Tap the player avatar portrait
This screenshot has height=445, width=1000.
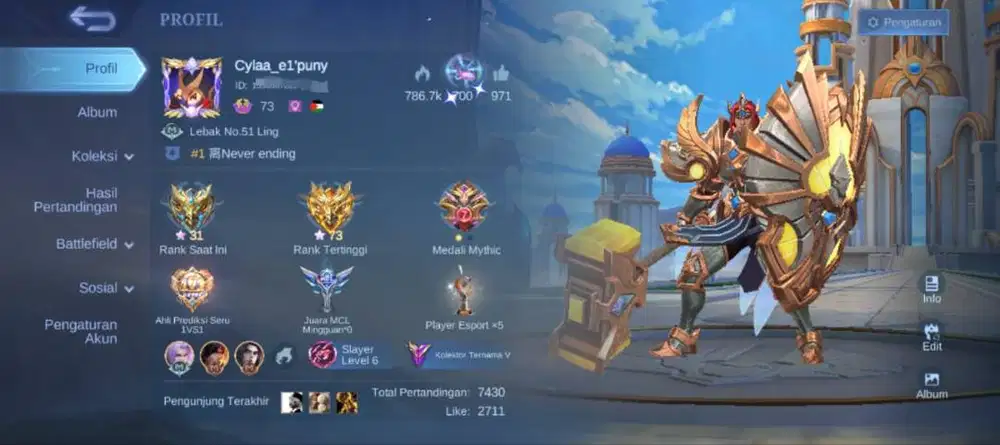click(192, 88)
